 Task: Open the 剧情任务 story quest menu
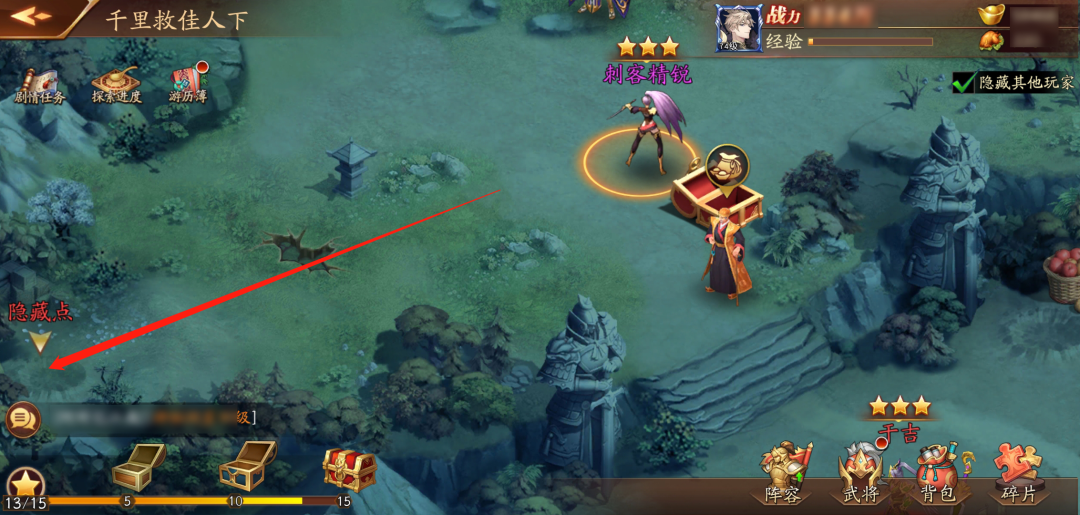tap(40, 86)
